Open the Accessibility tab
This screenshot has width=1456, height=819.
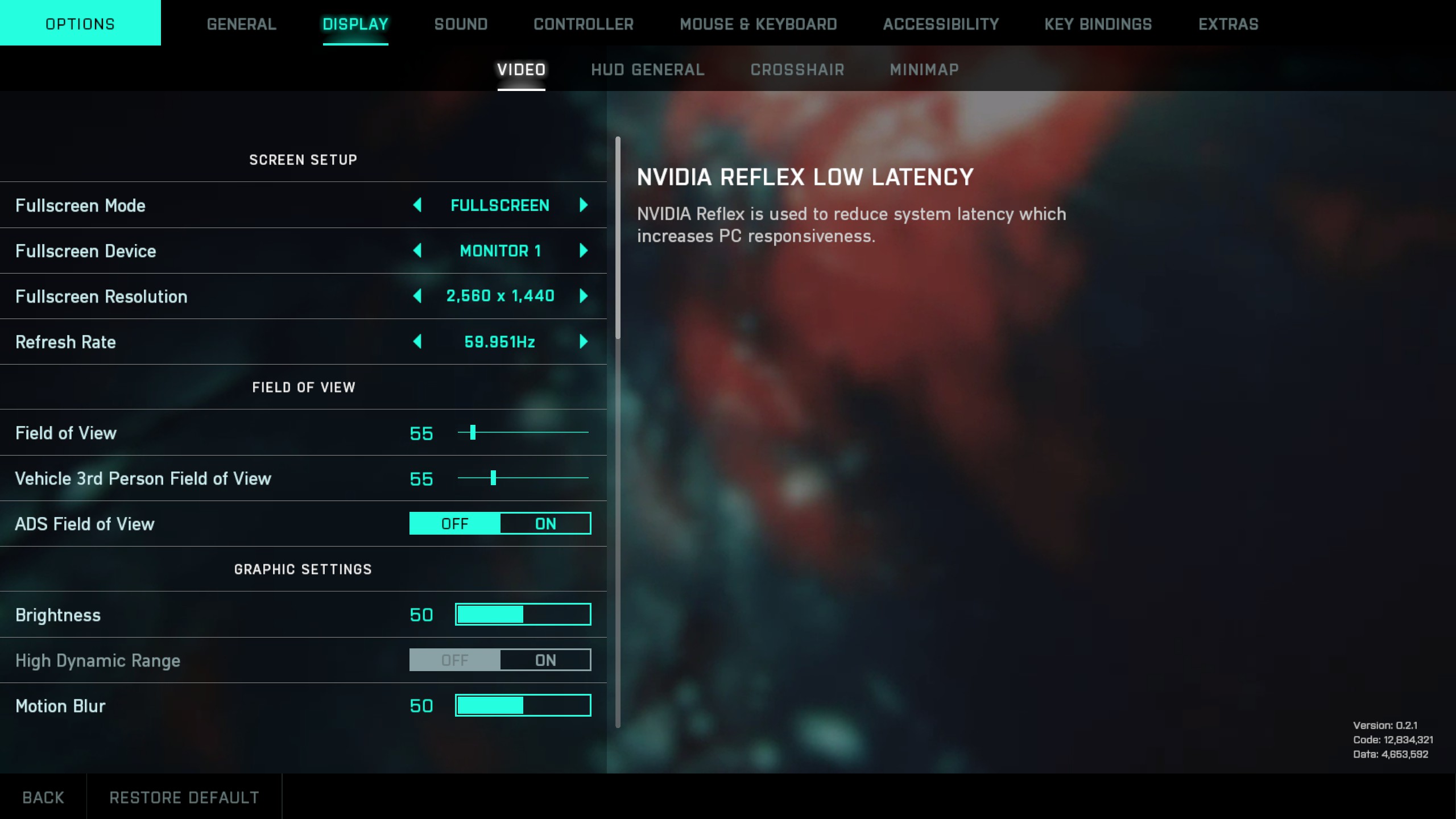pyautogui.click(x=941, y=24)
